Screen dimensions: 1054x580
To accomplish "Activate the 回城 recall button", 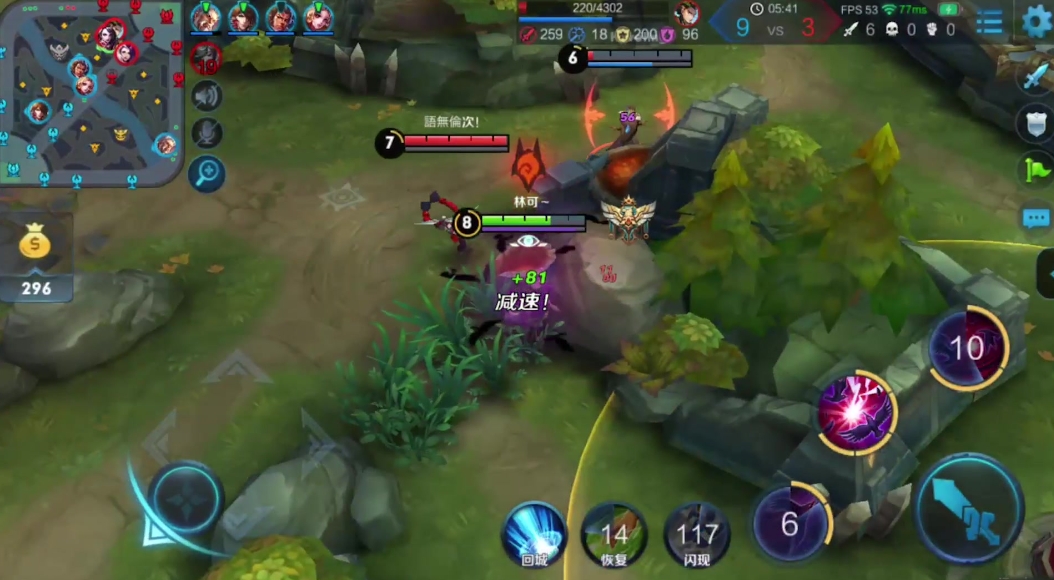I will click(x=534, y=534).
